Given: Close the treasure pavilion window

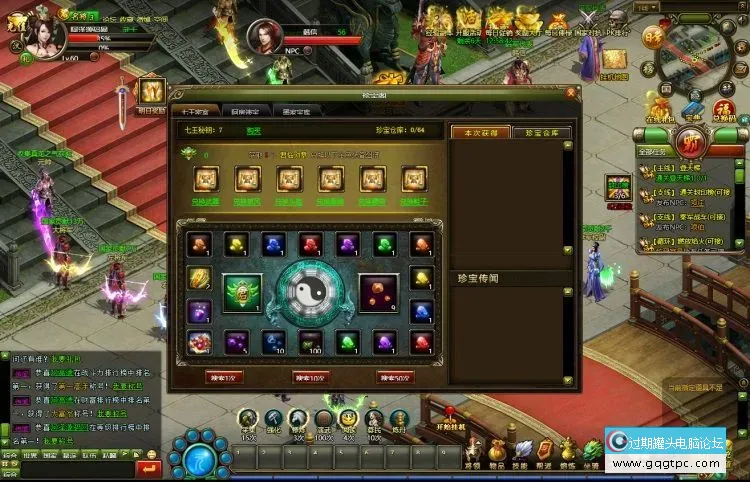Looking at the screenshot, I should pos(572,93).
